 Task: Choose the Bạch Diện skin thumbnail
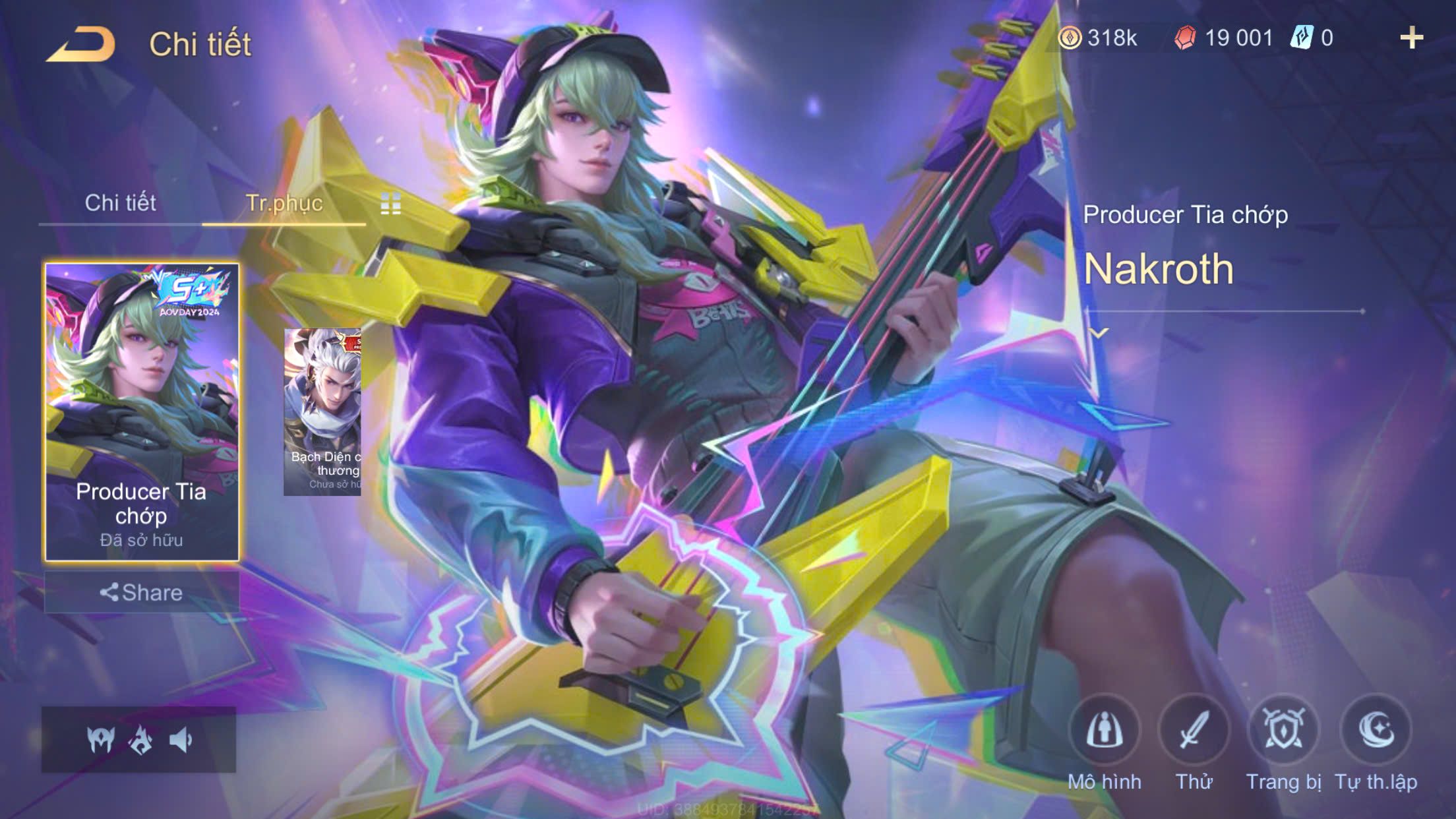click(322, 412)
